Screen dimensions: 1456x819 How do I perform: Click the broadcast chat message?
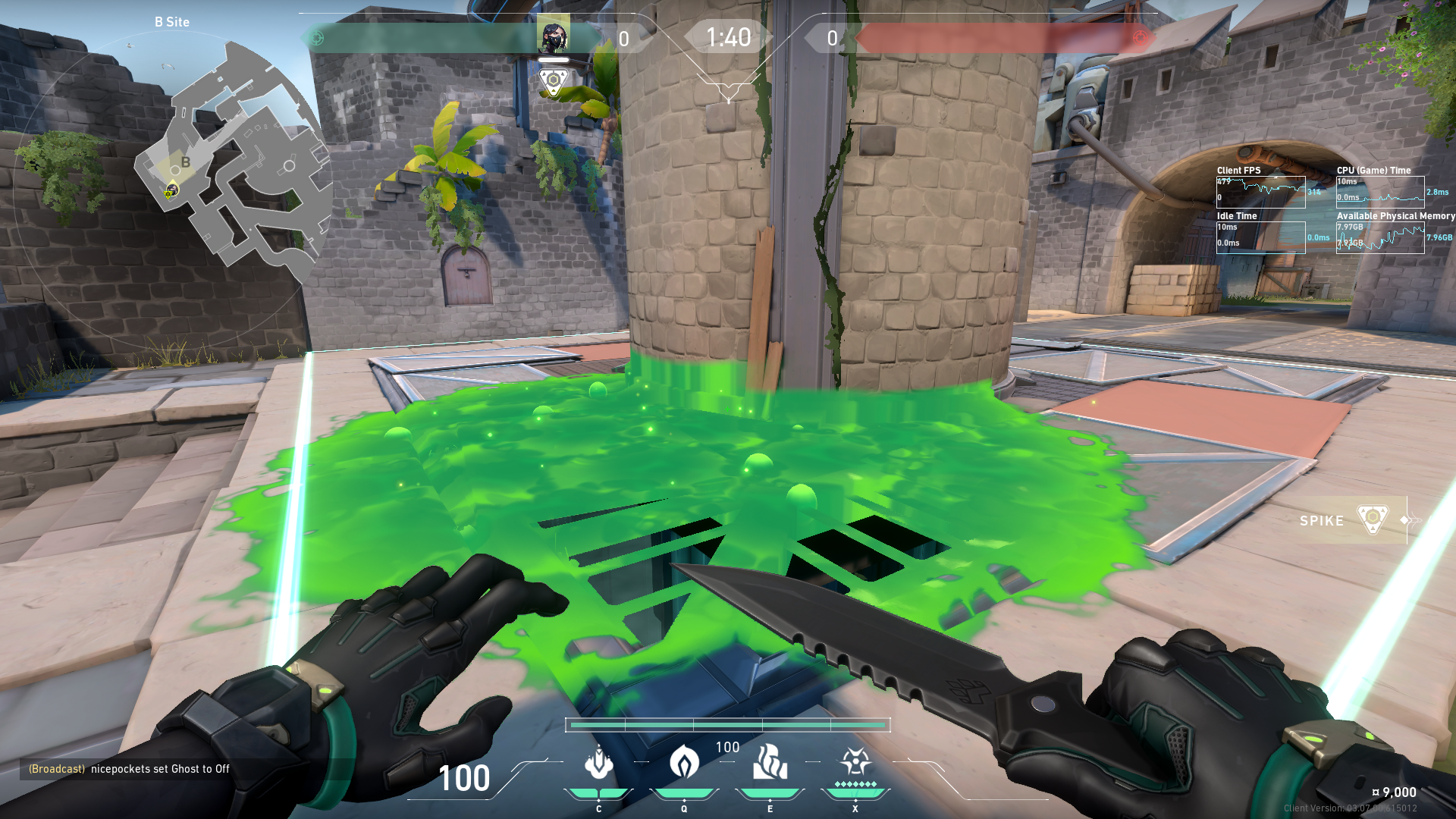click(x=129, y=769)
